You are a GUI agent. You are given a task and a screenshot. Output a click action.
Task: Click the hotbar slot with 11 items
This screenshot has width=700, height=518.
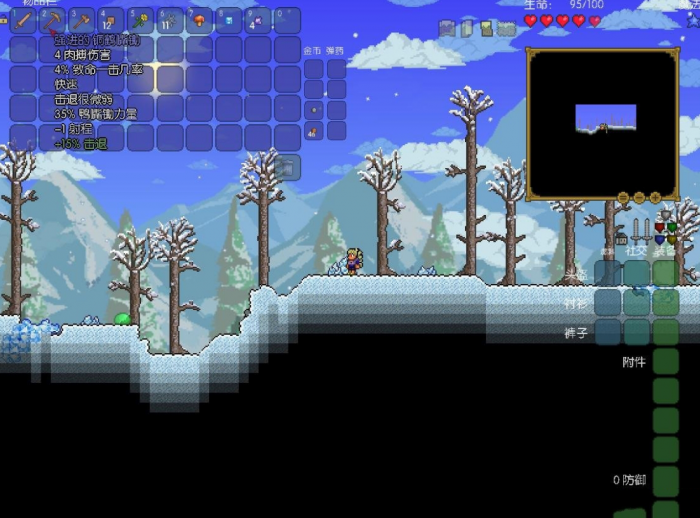[170, 21]
